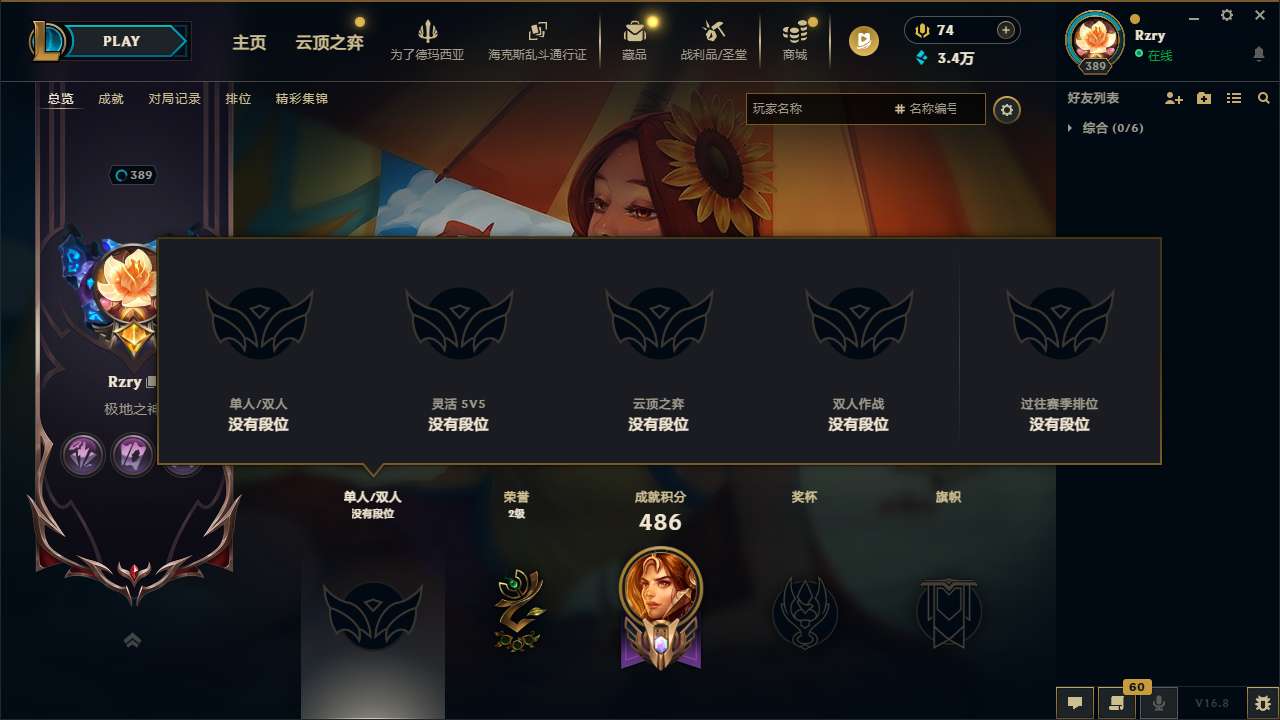The height and width of the screenshot is (720, 1280).
Task: Open the missions icon showing the 60 badge
Action: coord(1117,703)
